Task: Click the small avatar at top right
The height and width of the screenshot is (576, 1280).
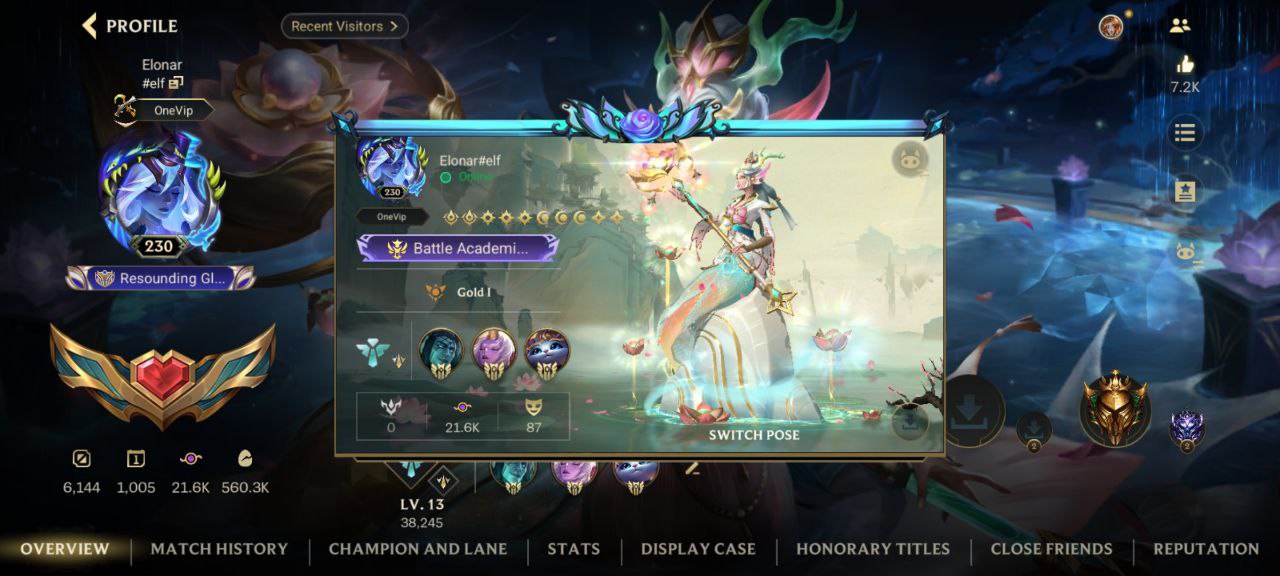Action: click(x=1111, y=27)
